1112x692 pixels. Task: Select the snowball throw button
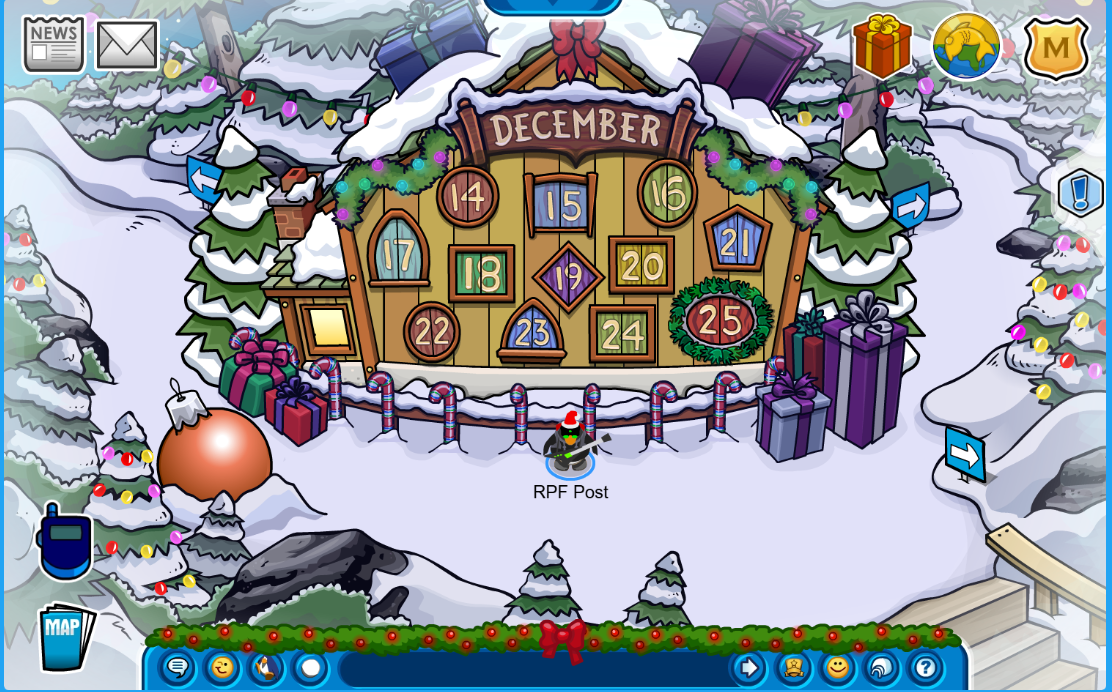311,667
